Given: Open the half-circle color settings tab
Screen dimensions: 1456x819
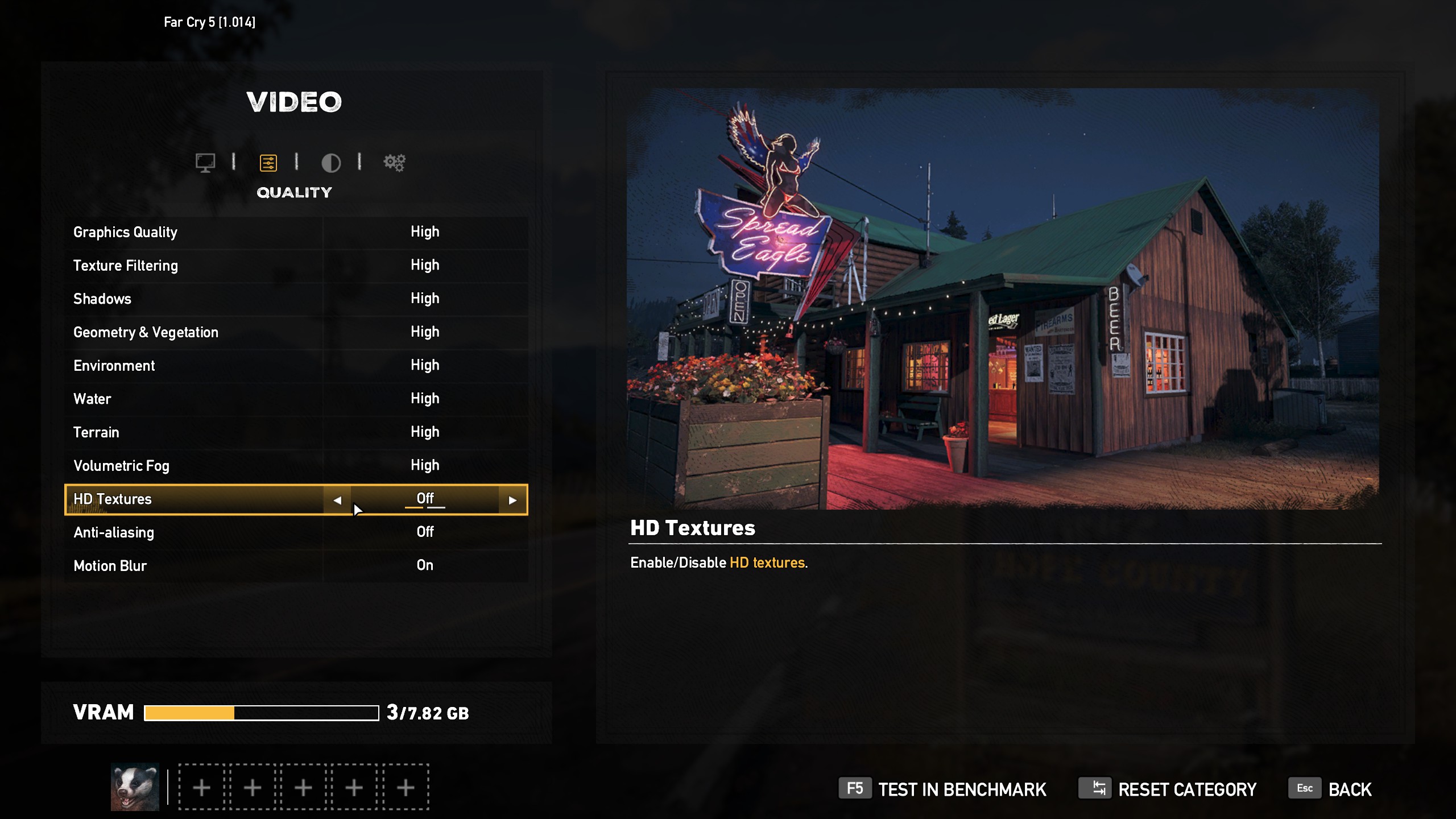Looking at the screenshot, I should [x=331, y=163].
